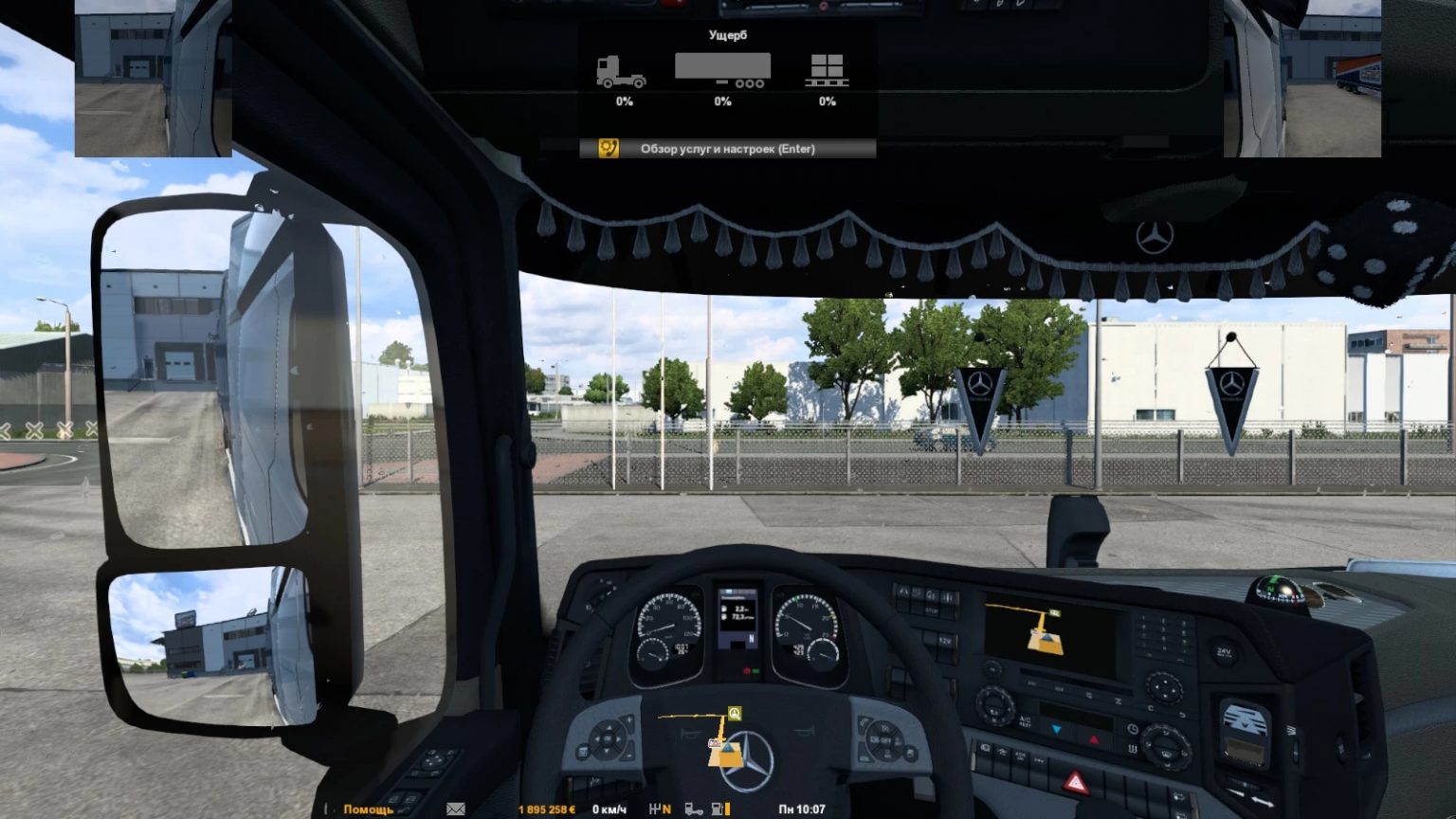Screen dimensions: 1456x819
Task: Toggle the 12V power outlet switch
Action: tap(949, 640)
